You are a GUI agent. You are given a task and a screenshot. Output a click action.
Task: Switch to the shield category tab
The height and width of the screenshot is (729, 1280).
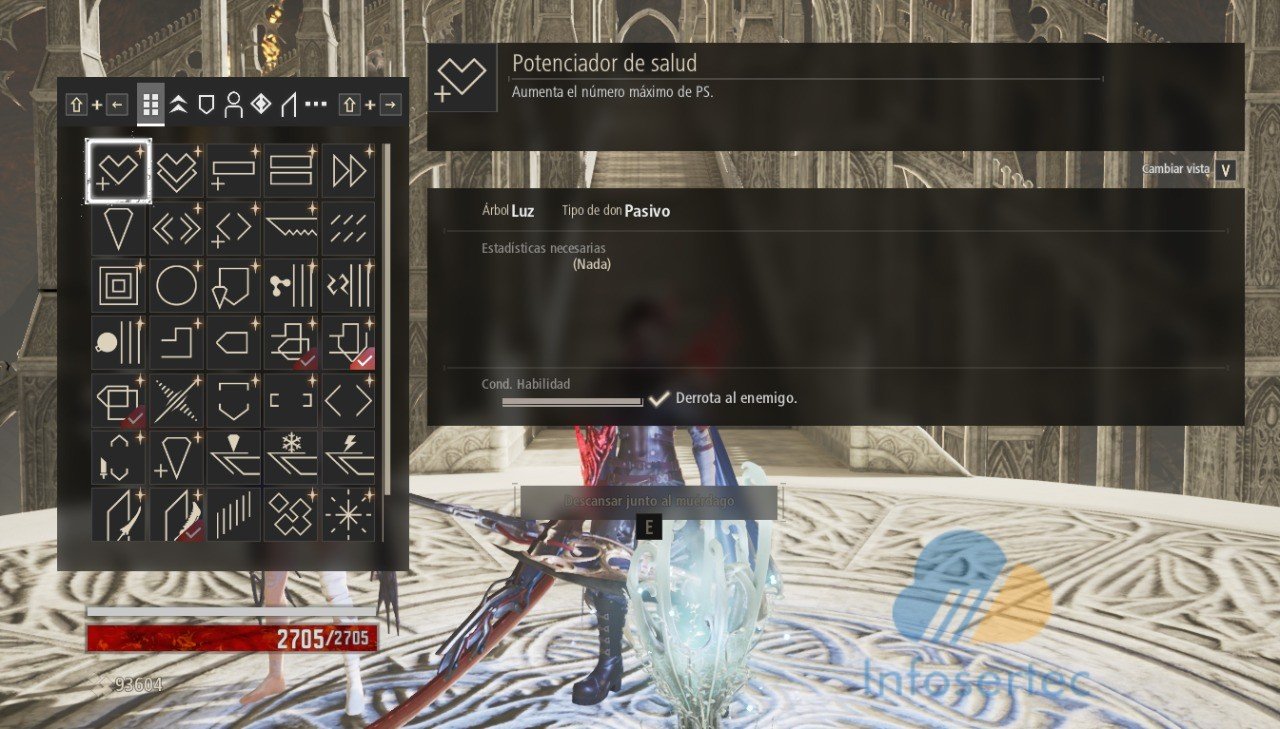206,104
